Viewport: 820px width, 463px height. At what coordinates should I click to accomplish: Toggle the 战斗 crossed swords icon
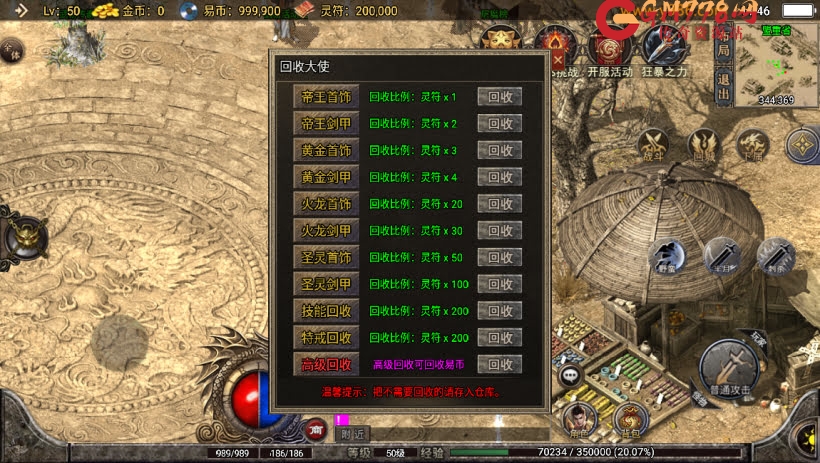pyautogui.click(x=654, y=145)
